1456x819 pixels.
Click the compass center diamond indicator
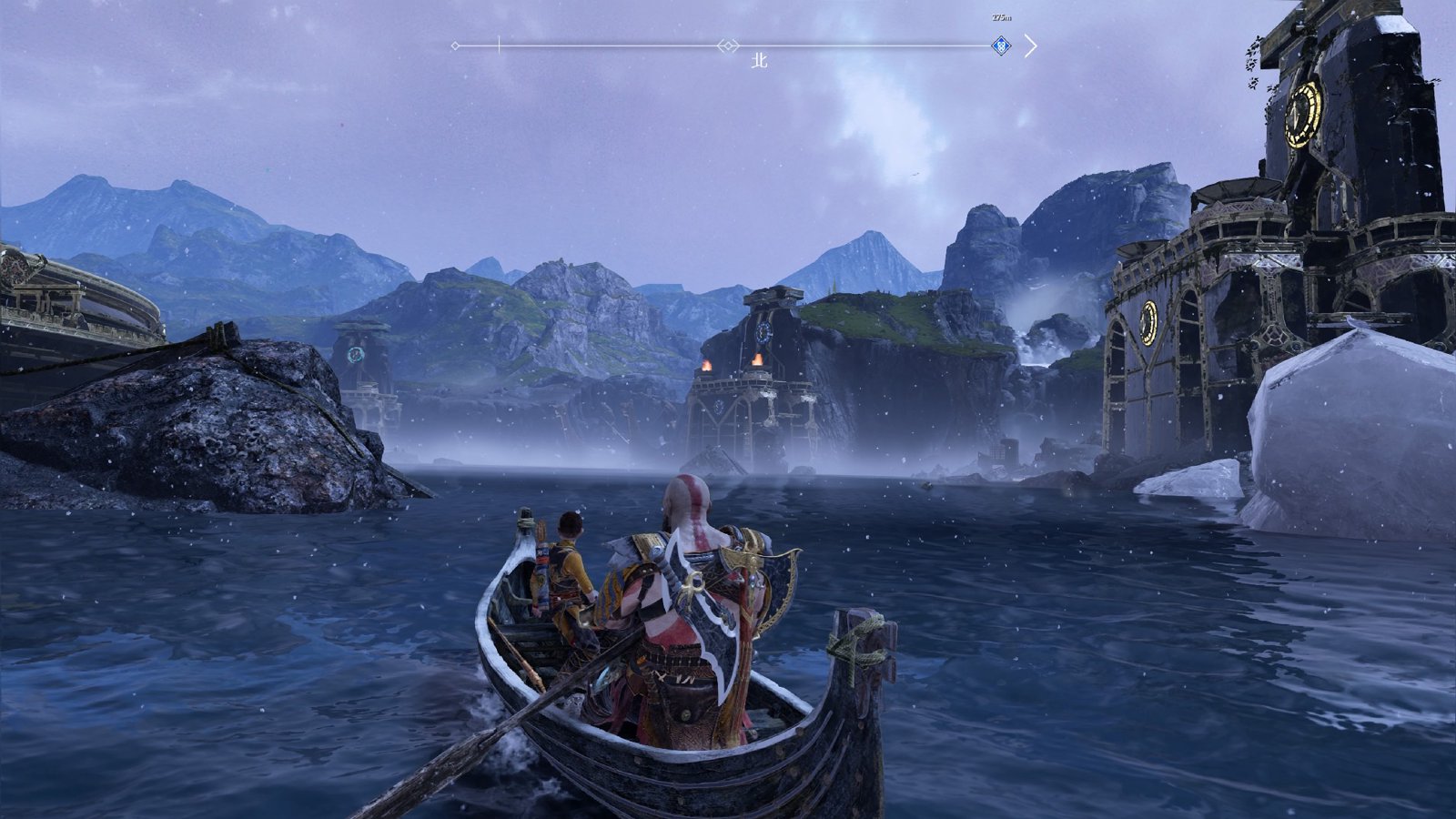(727, 45)
